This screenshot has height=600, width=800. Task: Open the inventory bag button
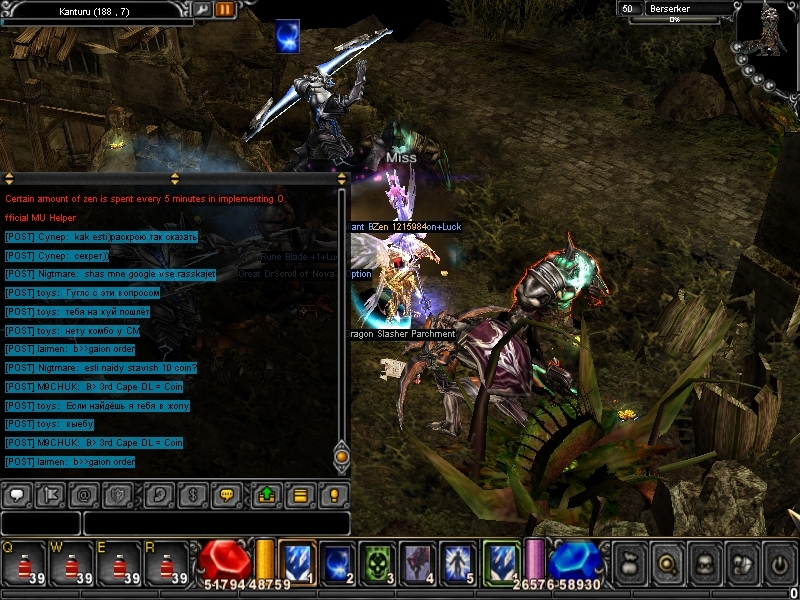pos(630,564)
